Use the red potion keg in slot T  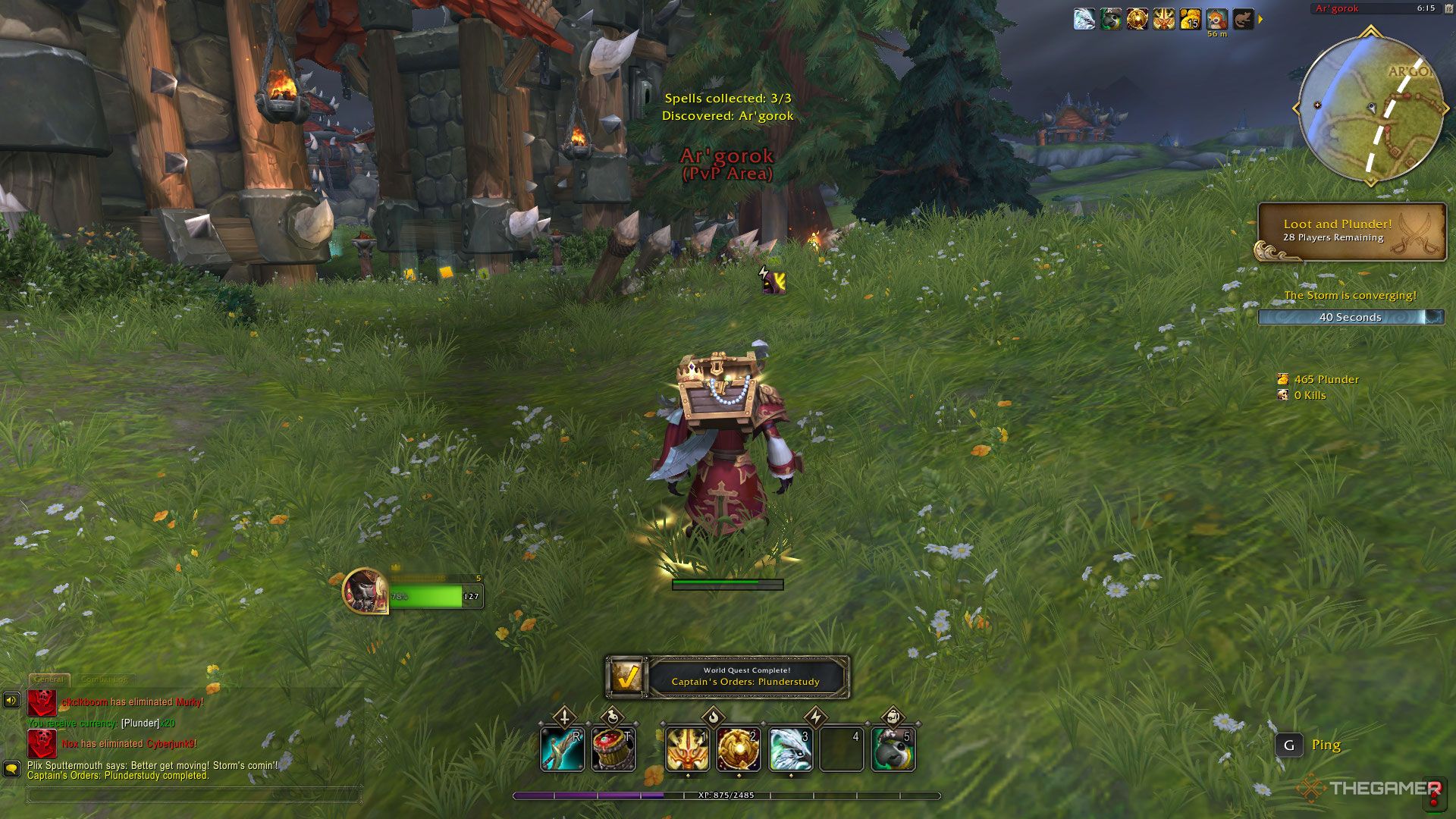point(613,748)
